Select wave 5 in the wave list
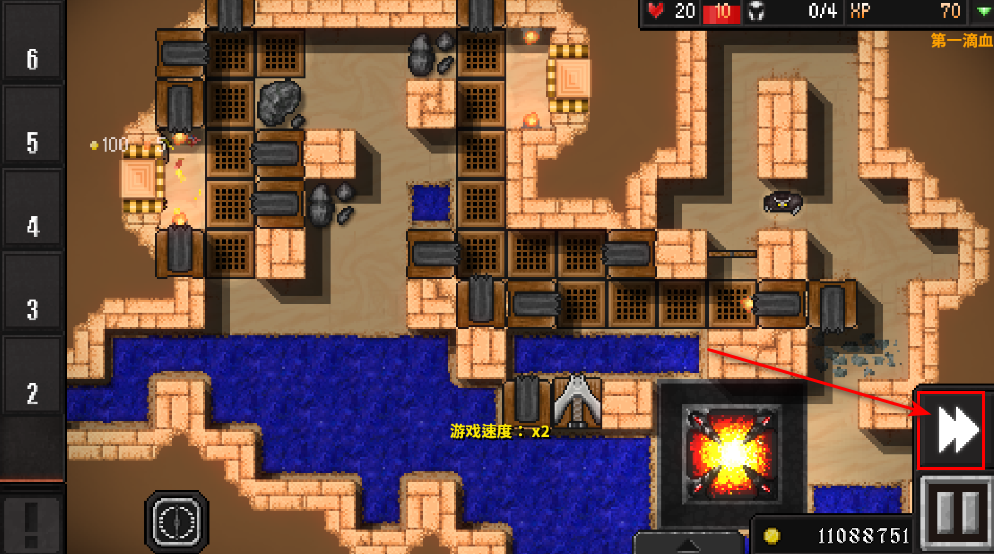Viewport: 994px width, 554px height. pyautogui.click(x=32, y=142)
